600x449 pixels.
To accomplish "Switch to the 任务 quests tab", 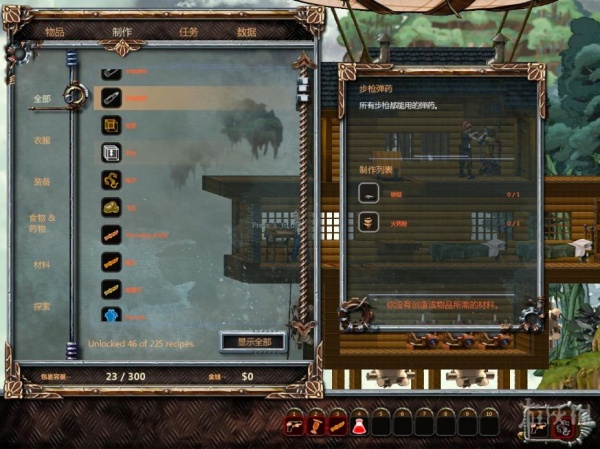I will pos(188,32).
